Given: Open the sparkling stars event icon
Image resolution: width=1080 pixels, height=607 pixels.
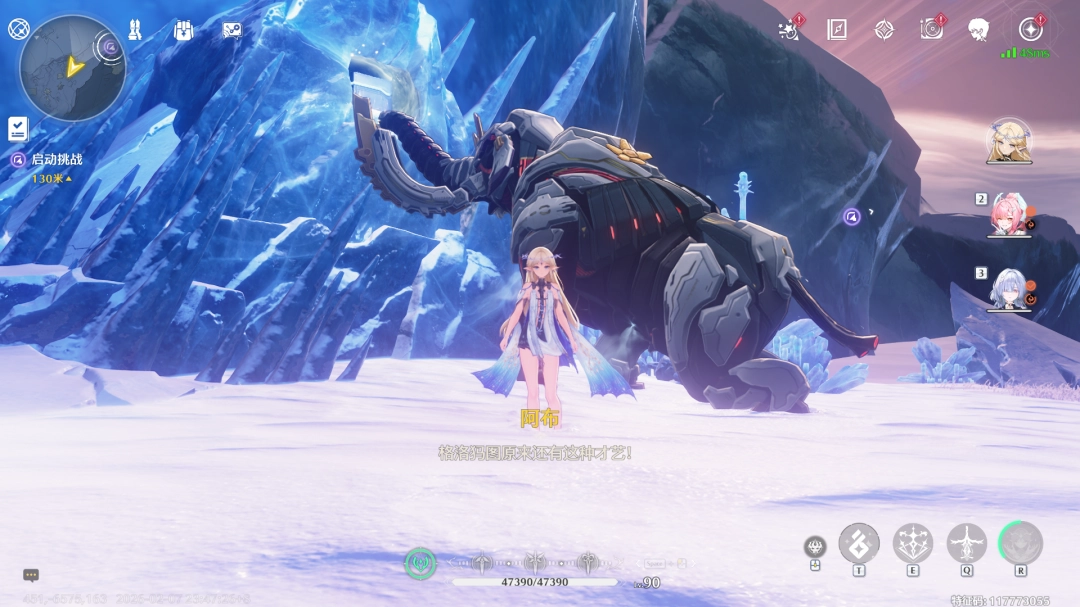Looking at the screenshot, I should [x=789, y=30].
